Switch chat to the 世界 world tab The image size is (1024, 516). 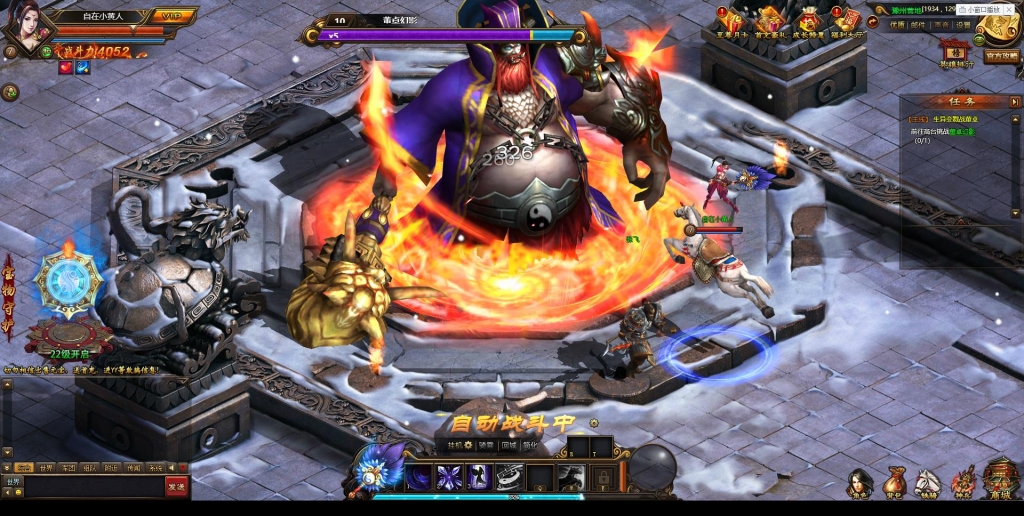click(x=46, y=467)
